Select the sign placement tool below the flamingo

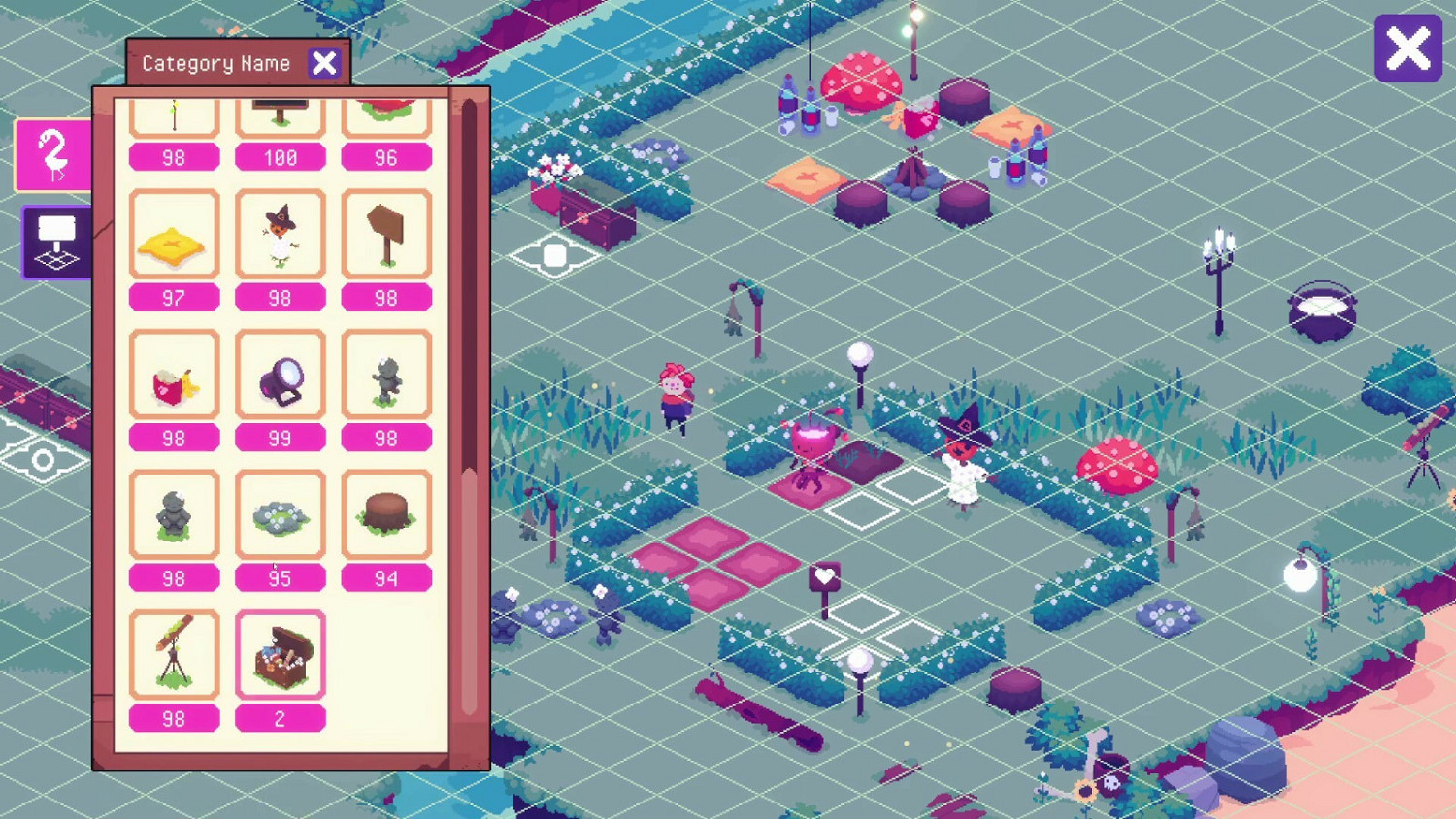click(53, 242)
